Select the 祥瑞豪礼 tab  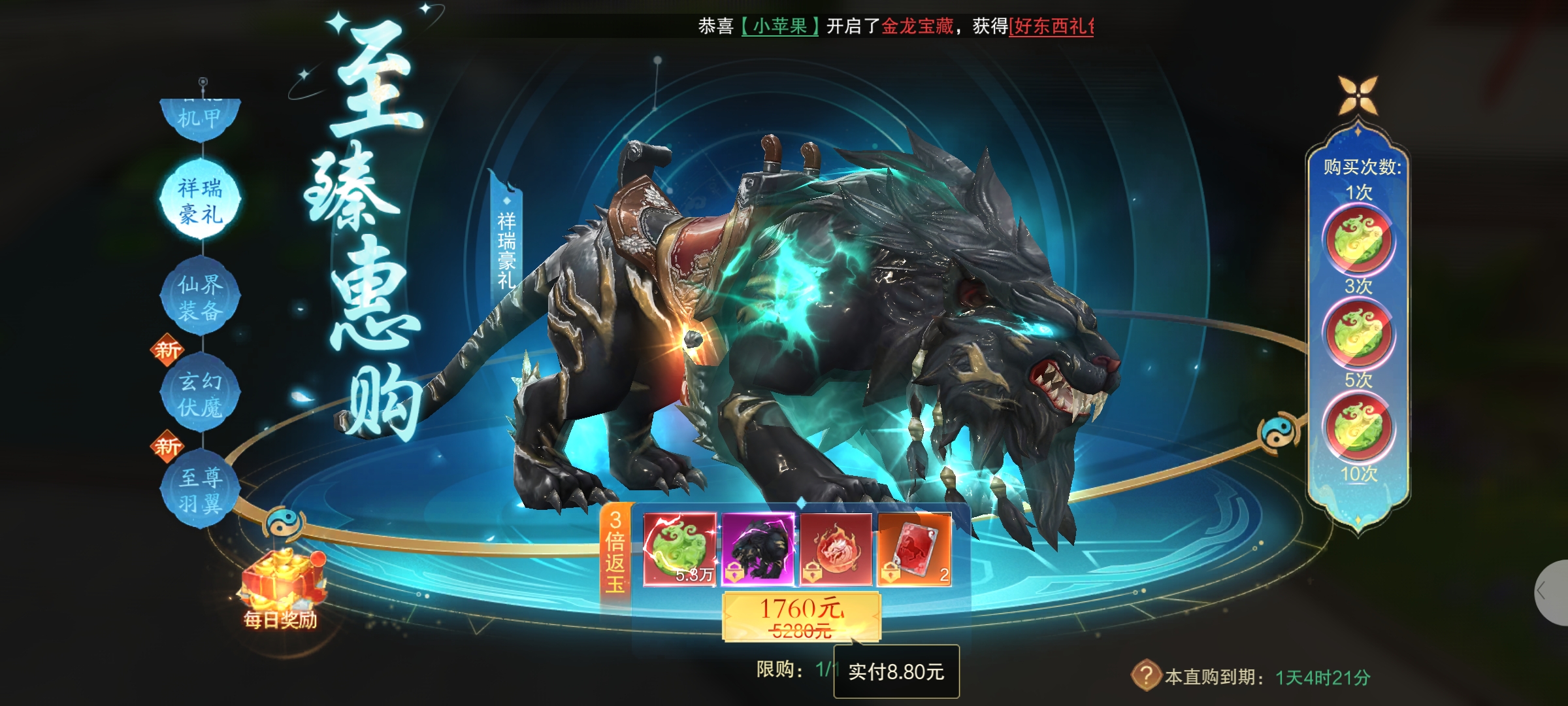(200, 200)
